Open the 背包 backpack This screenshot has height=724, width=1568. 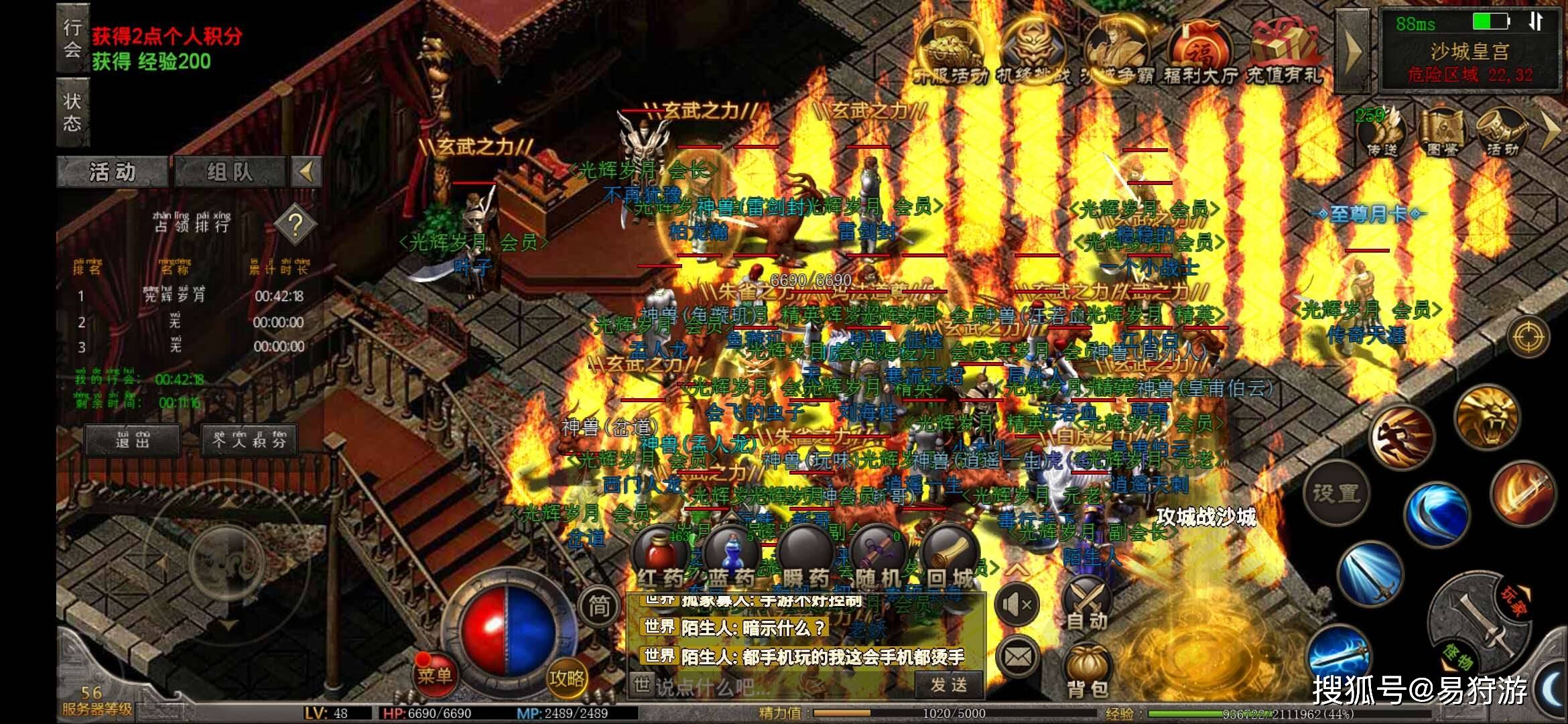tap(1086, 670)
